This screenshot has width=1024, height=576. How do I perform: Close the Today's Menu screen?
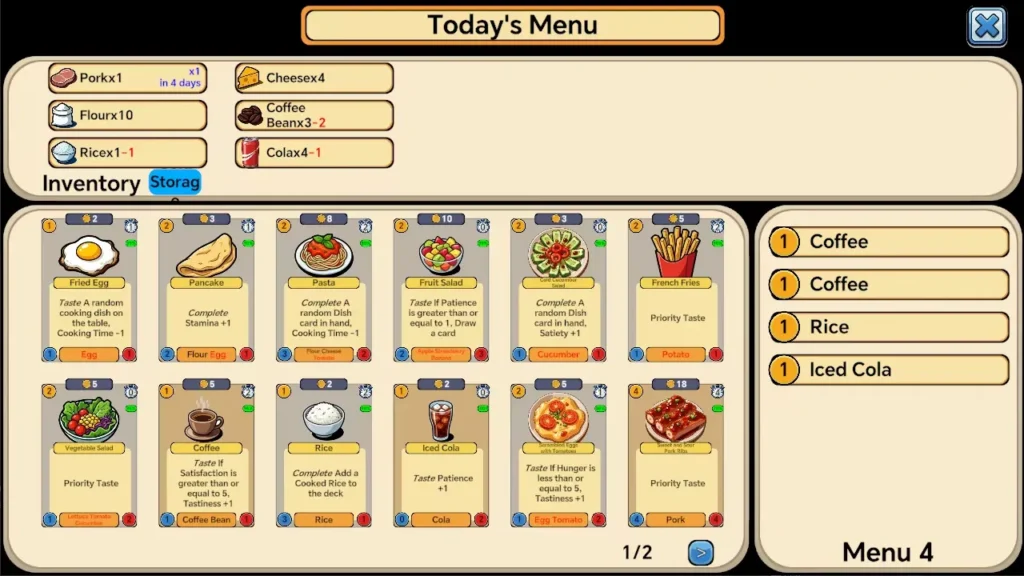[x=986, y=27]
